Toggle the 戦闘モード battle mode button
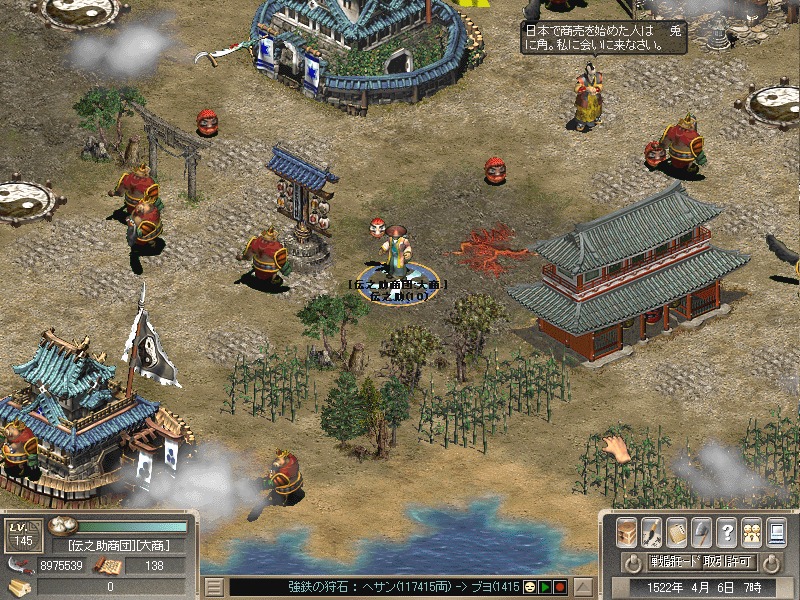Viewport: 800px width, 600px height. click(674, 562)
